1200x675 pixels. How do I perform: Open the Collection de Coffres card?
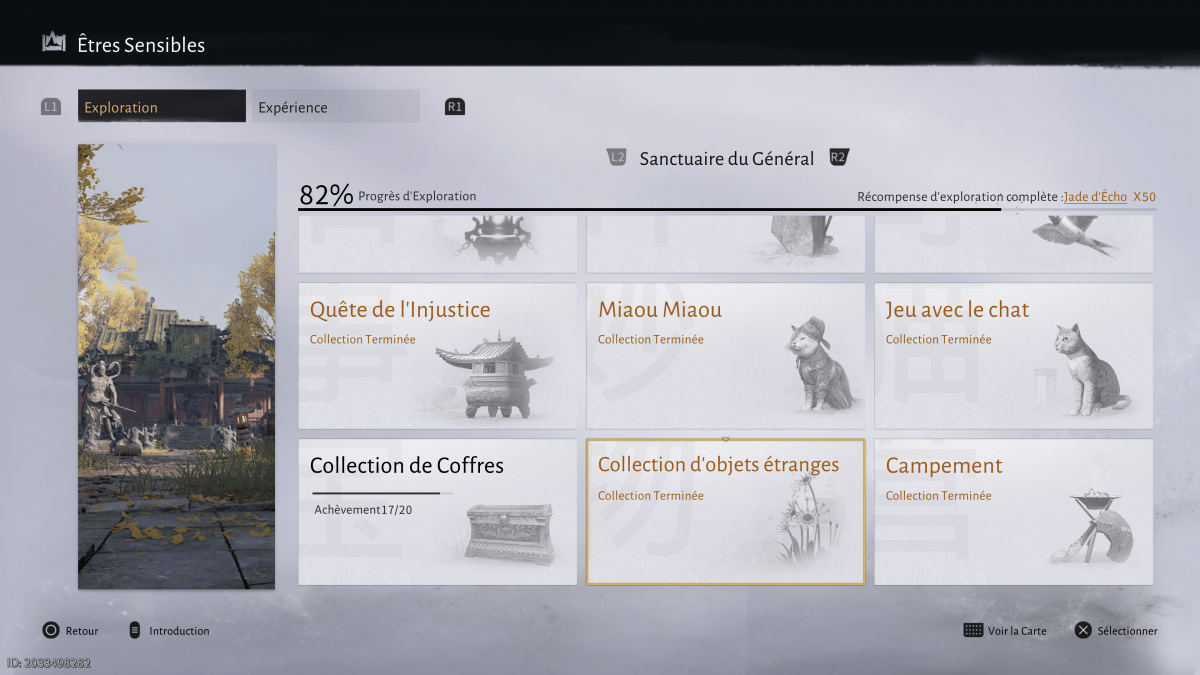pos(437,512)
